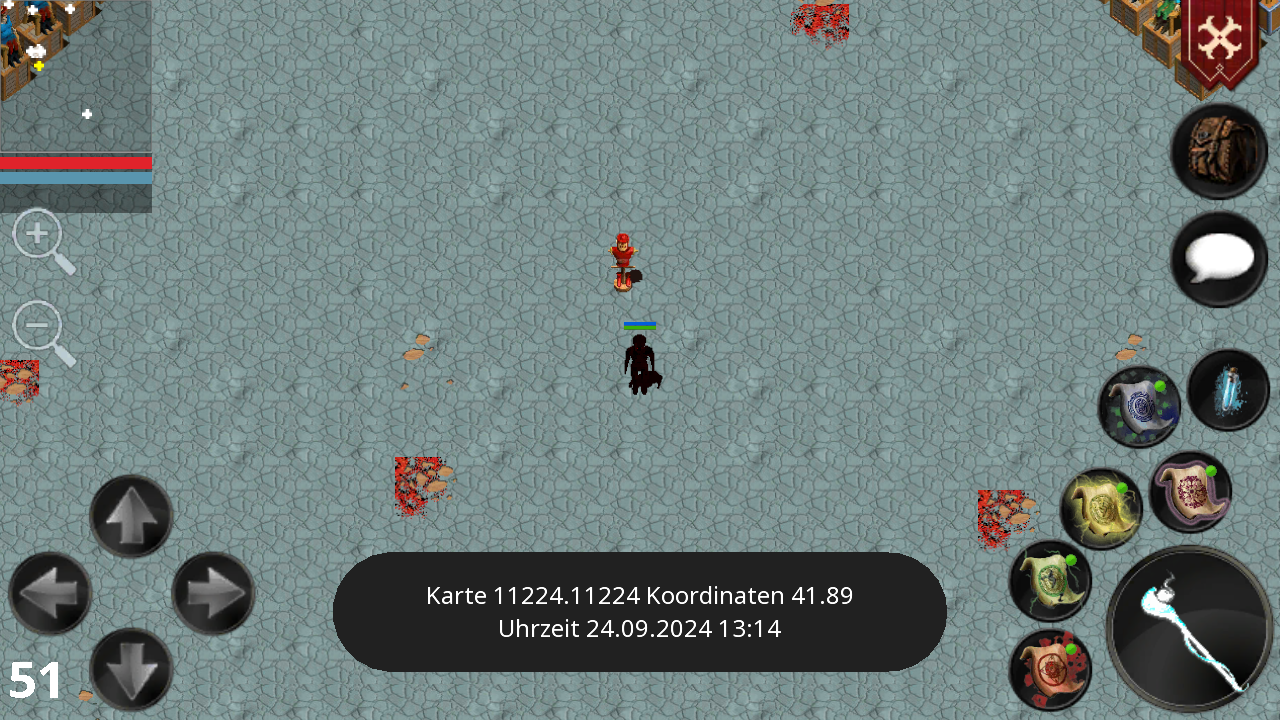Cast the blue rune scroll spell
1280x720 pixels.
(1139, 404)
